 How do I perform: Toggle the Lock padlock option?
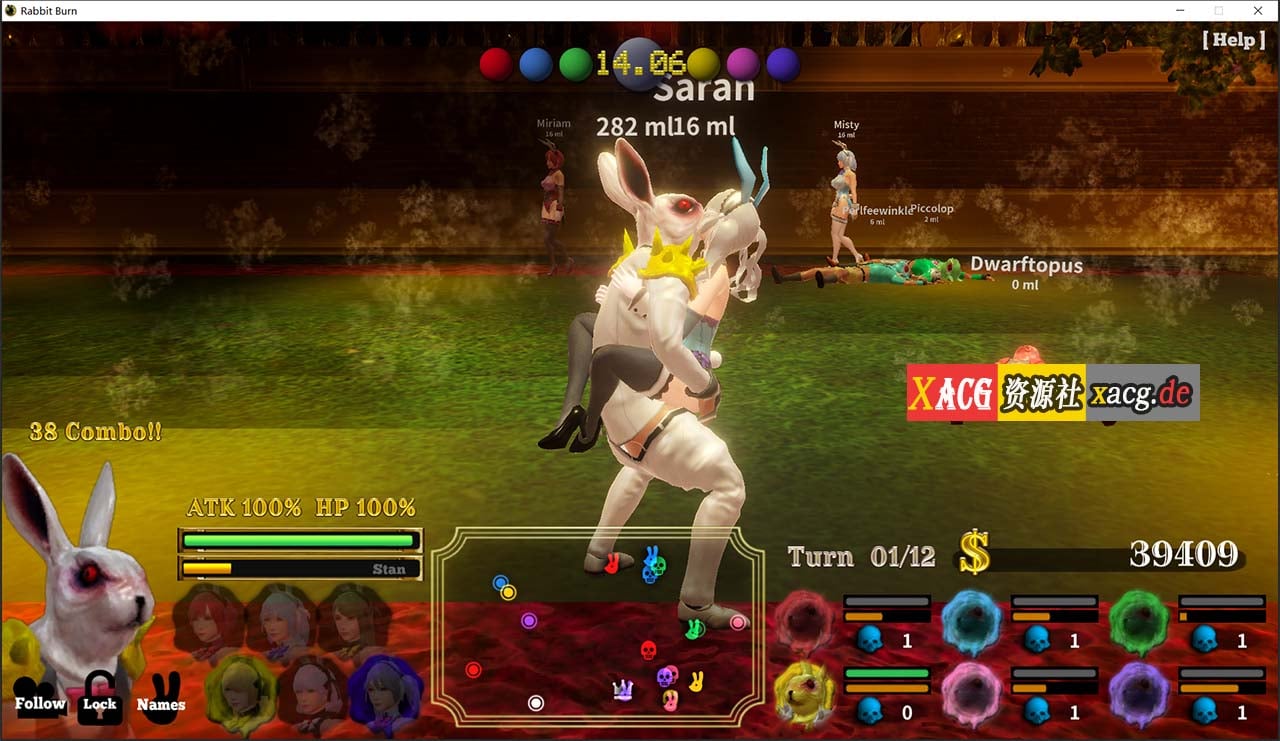click(101, 704)
